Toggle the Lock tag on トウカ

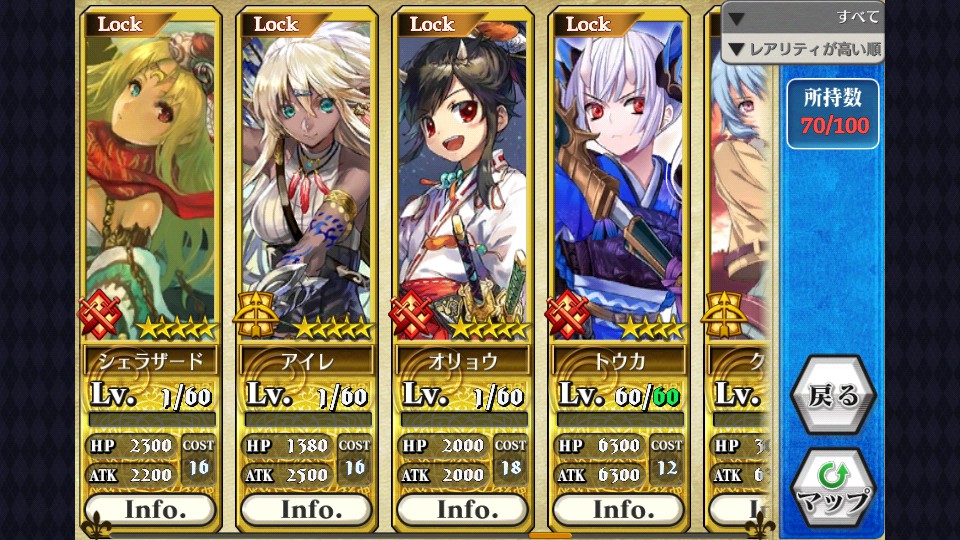(590, 24)
